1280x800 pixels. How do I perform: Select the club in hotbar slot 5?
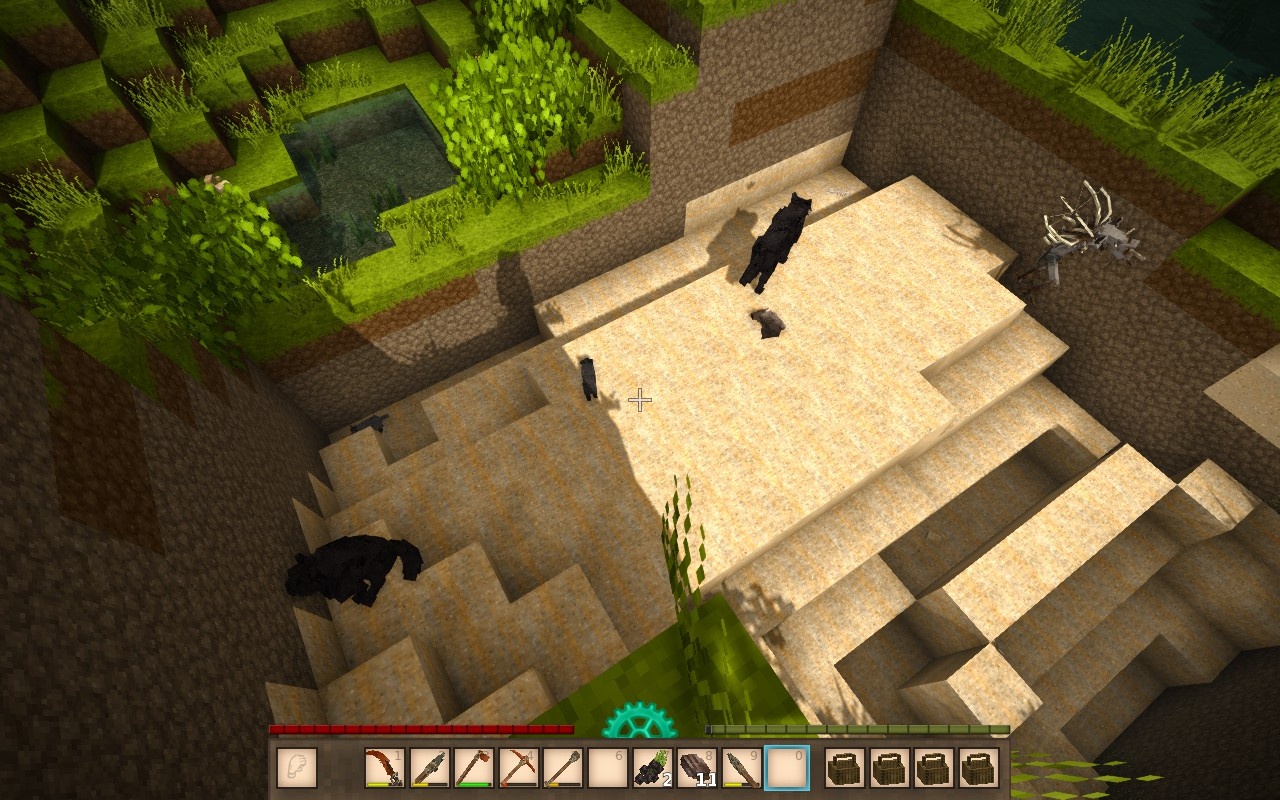563,768
